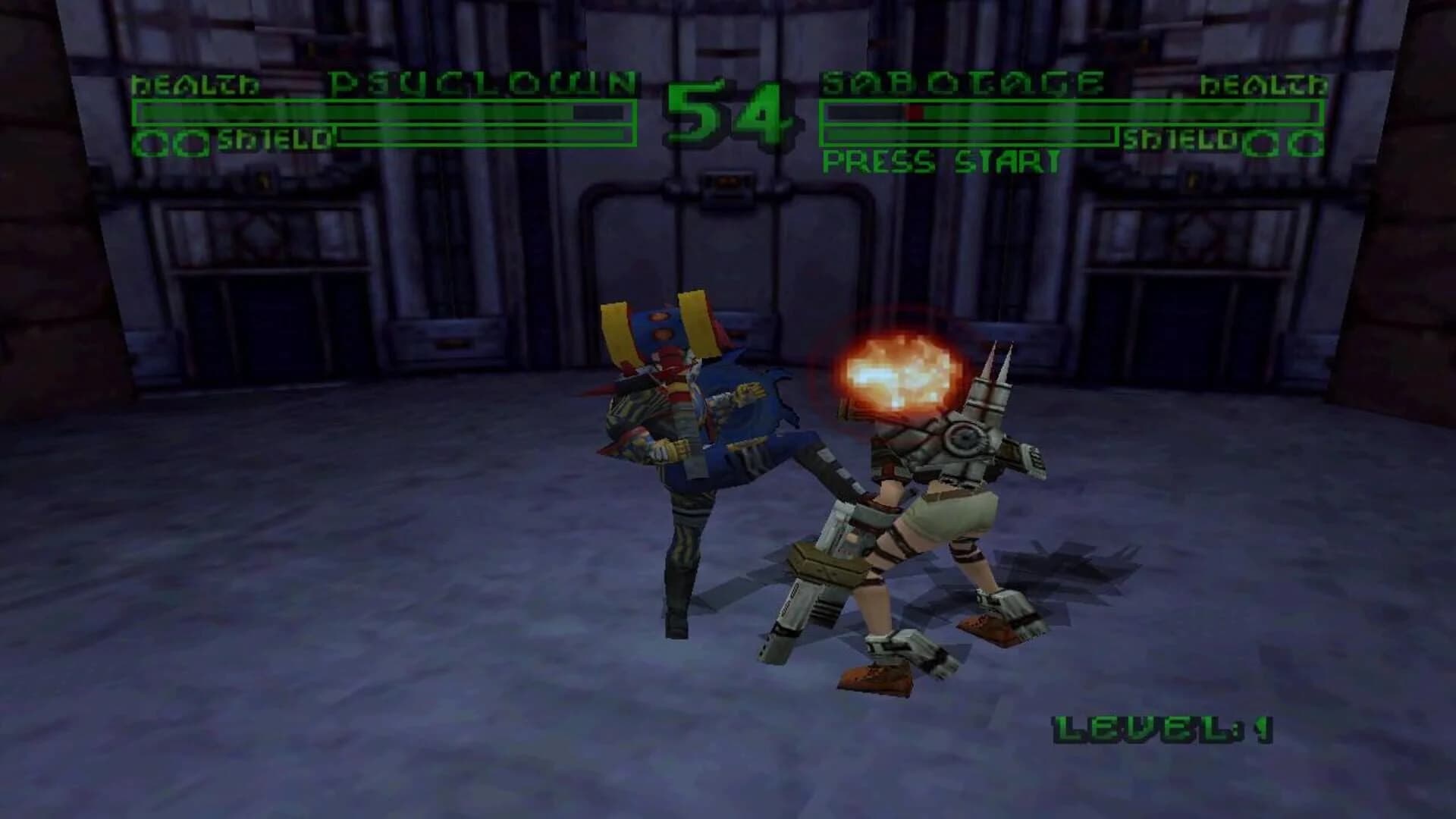
Task: Toggle Psyclown's SHIELD indicator
Action: click(265, 139)
